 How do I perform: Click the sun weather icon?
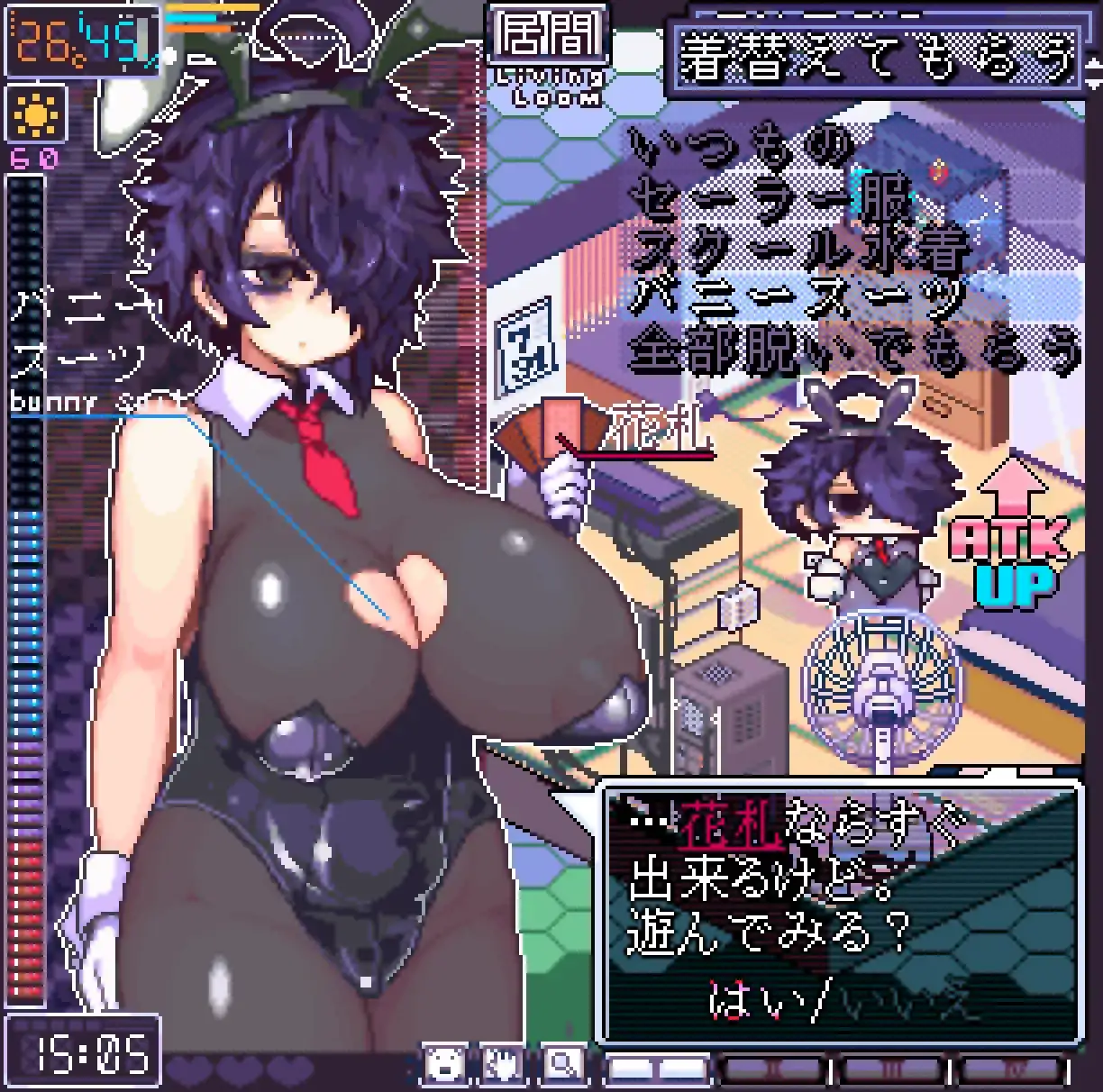[37, 114]
